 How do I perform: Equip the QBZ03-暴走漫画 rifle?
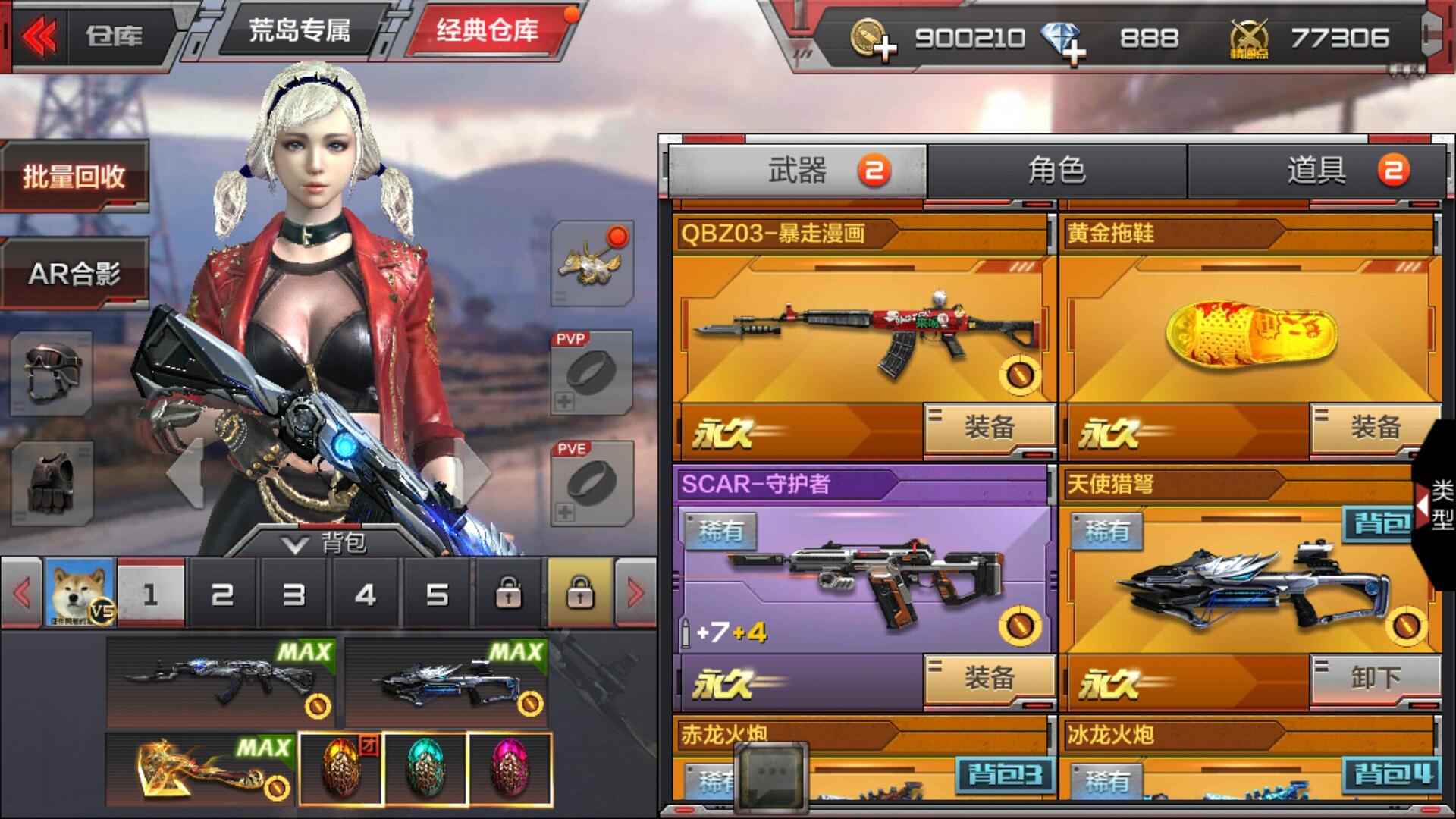pos(989,428)
